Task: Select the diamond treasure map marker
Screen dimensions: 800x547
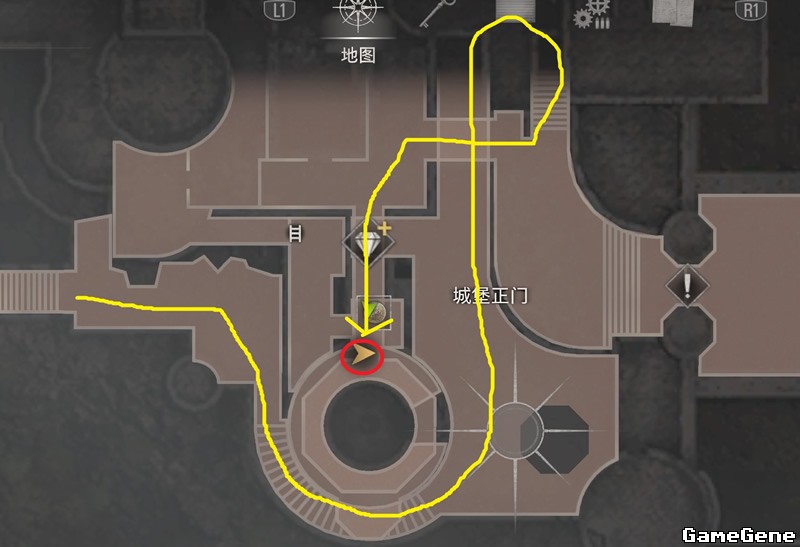Action: [x=364, y=240]
